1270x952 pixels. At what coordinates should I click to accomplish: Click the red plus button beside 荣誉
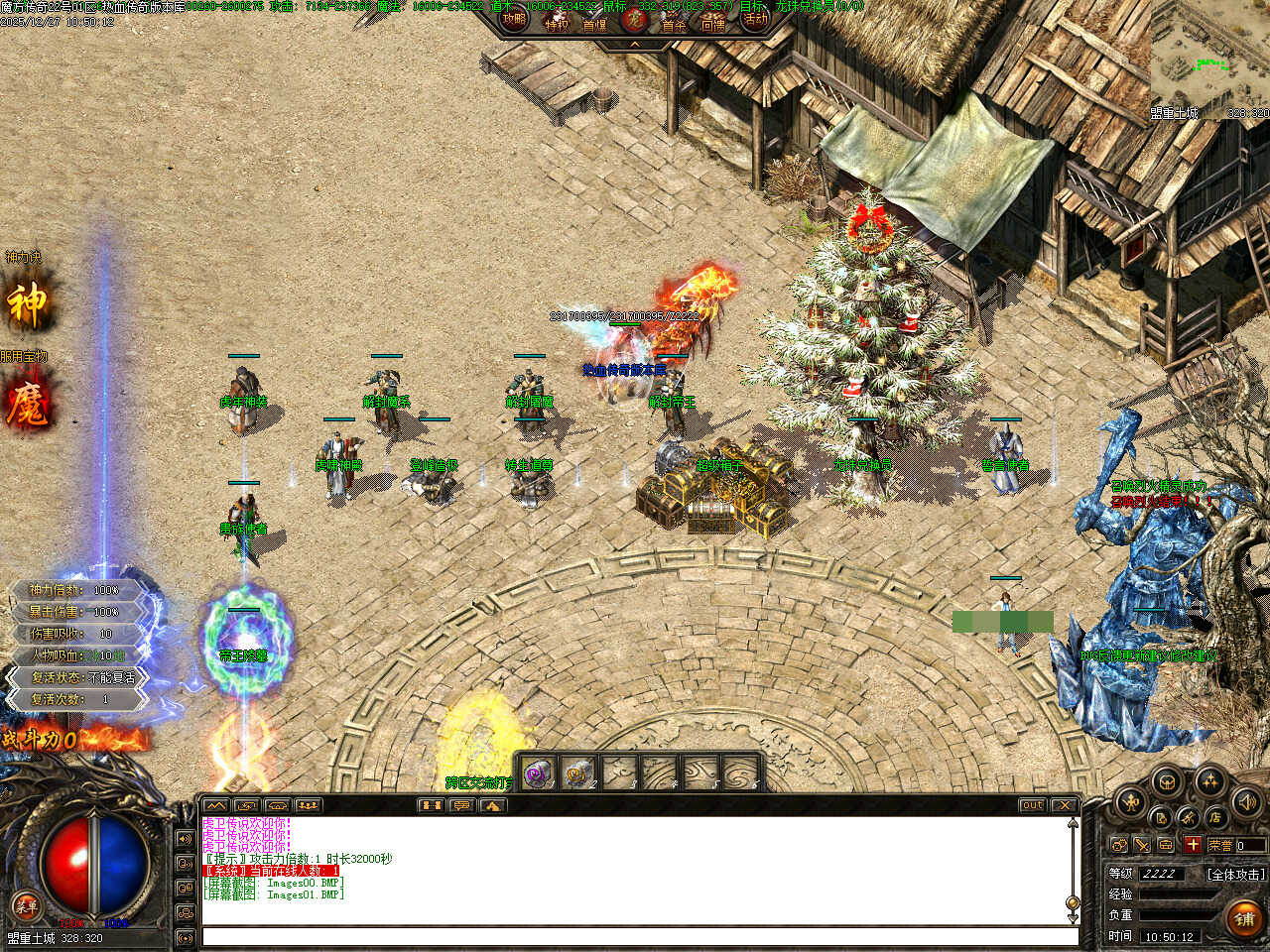coord(1193,845)
